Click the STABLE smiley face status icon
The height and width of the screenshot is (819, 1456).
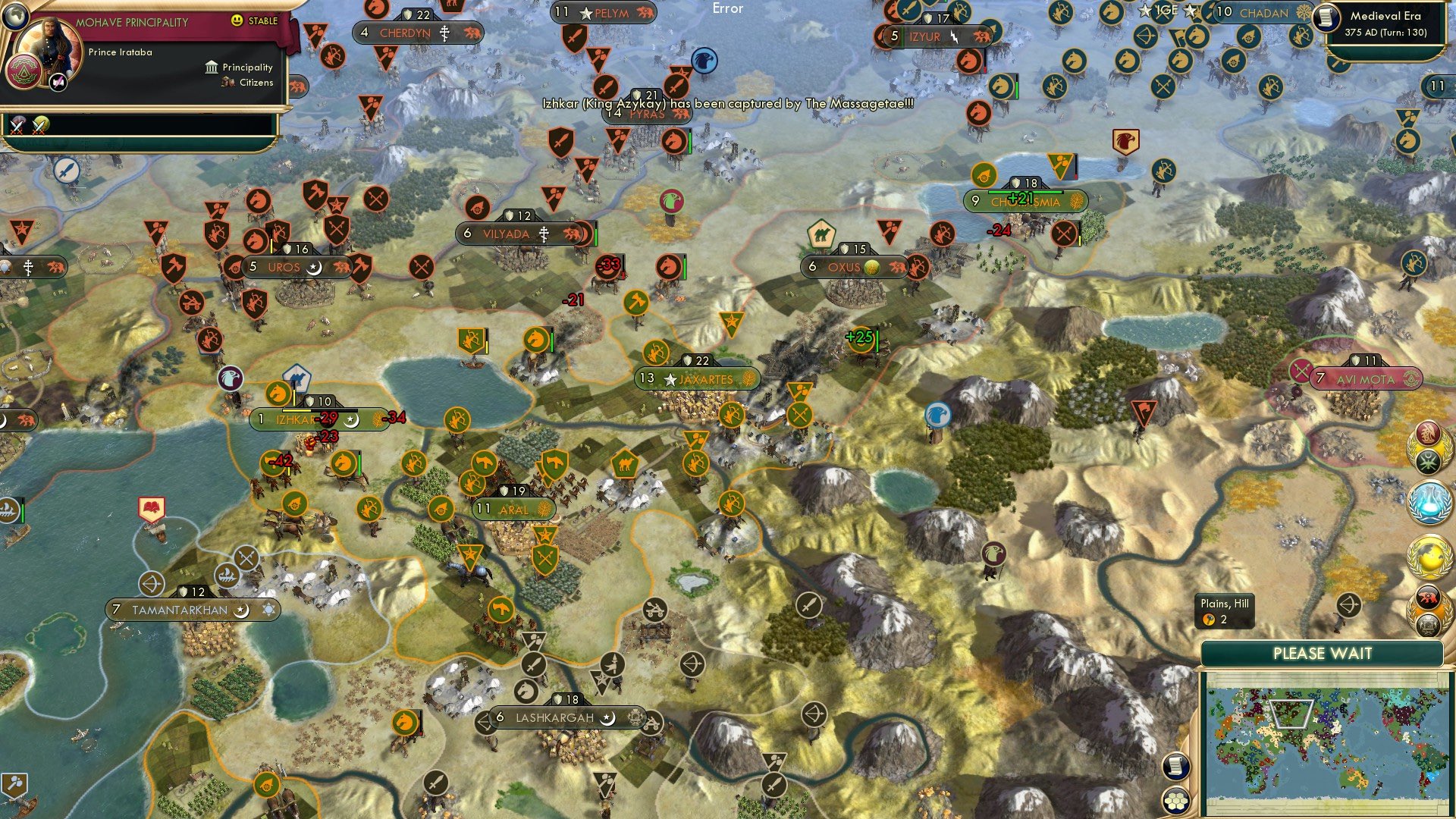(237, 21)
